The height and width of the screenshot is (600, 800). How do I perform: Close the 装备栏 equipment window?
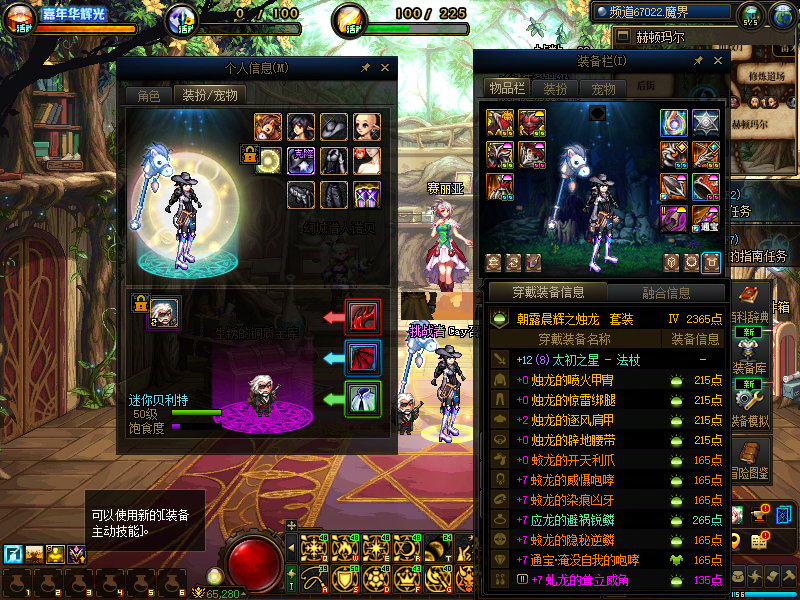click(716, 62)
